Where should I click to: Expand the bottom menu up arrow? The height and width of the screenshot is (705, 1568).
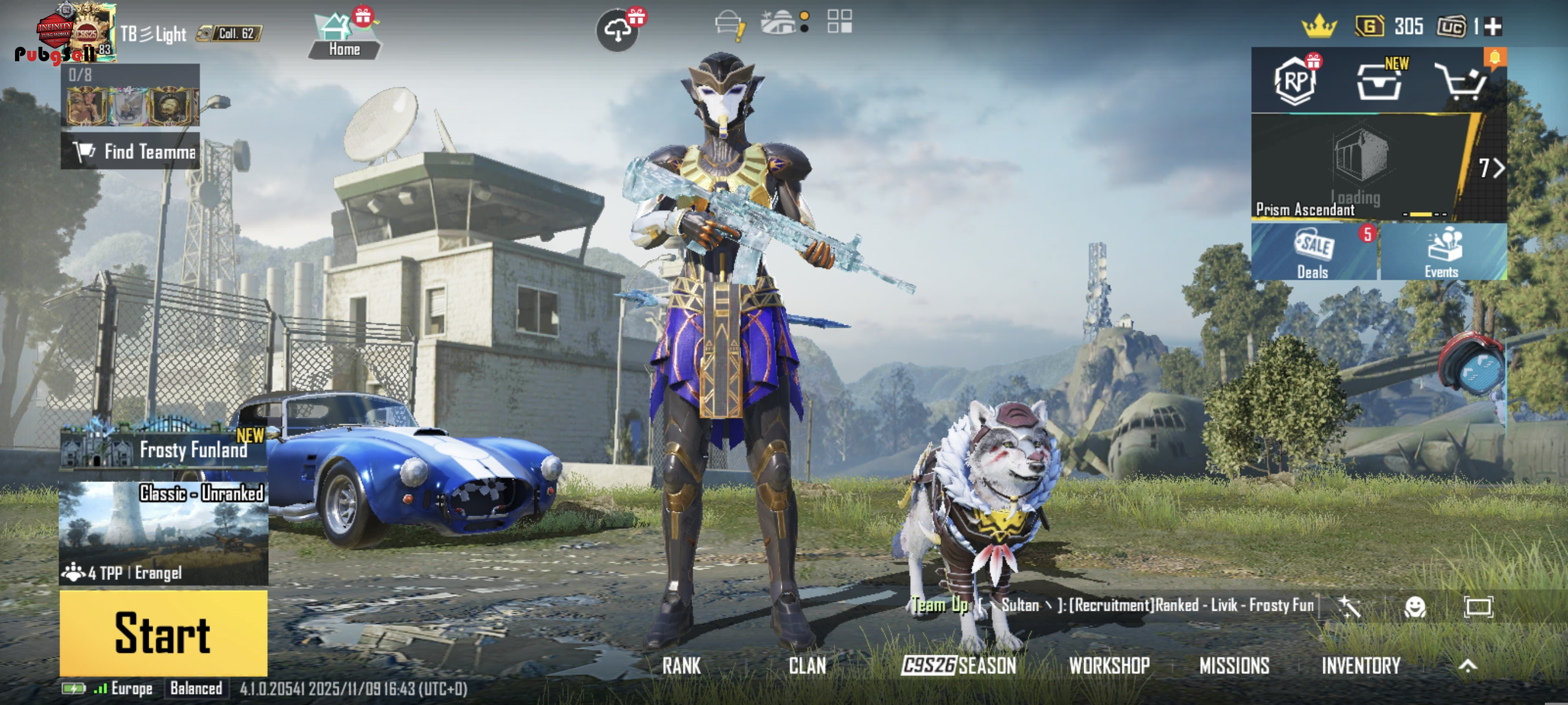click(x=1467, y=666)
